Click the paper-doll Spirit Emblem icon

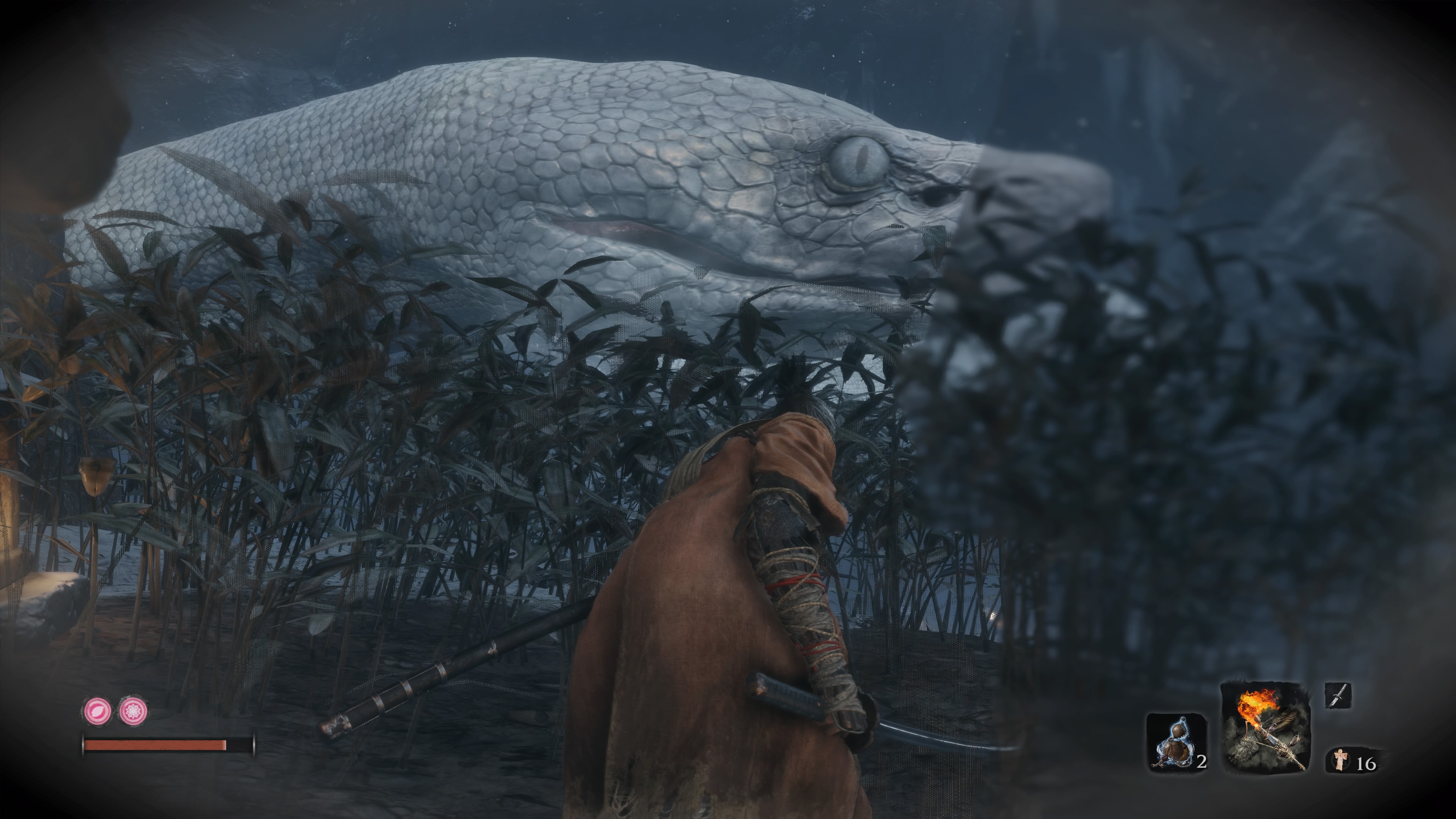(x=1340, y=759)
